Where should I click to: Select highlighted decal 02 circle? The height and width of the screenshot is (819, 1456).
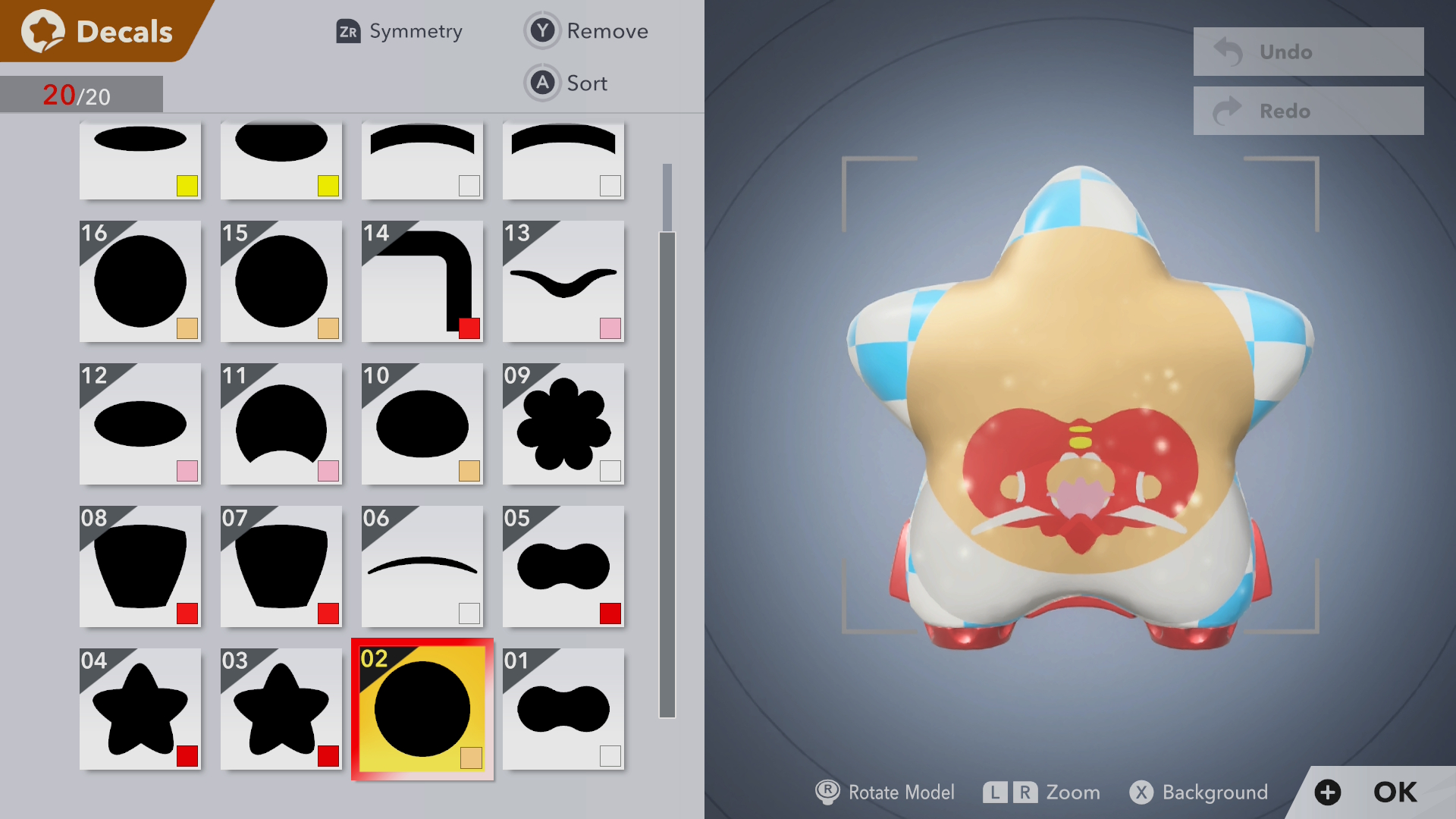(x=422, y=709)
